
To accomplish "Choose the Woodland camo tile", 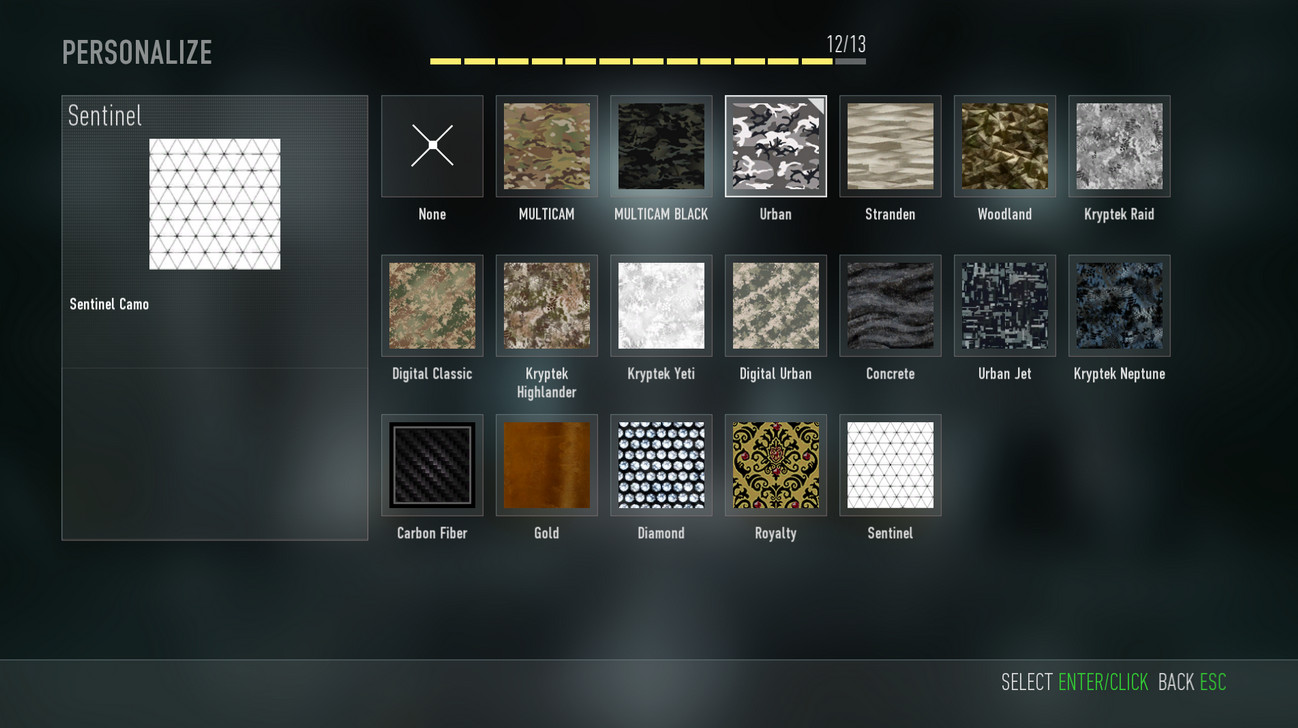I will [1004, 146].
